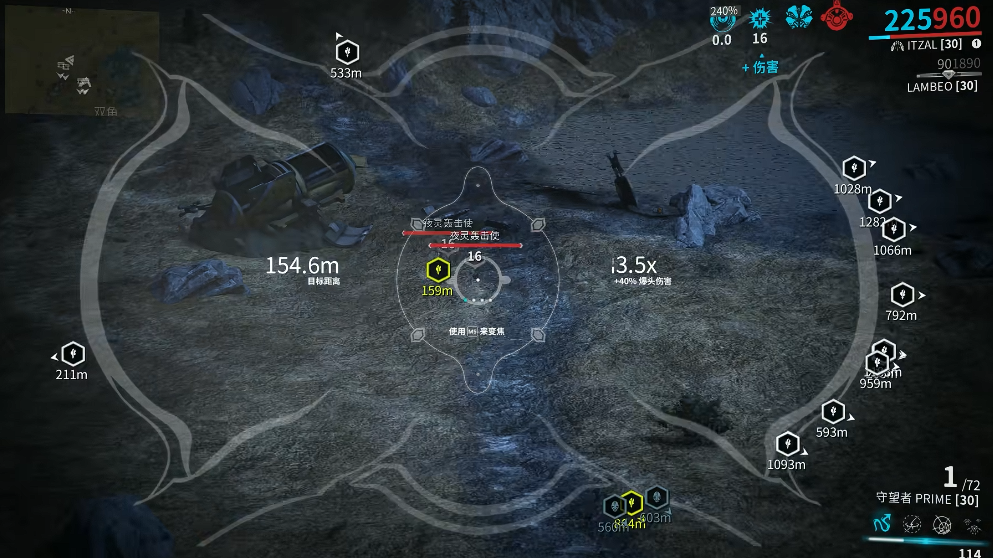993x558 pixels.
Task: Select the yellow 159m waypoint marker
Action: click(436, 270)
